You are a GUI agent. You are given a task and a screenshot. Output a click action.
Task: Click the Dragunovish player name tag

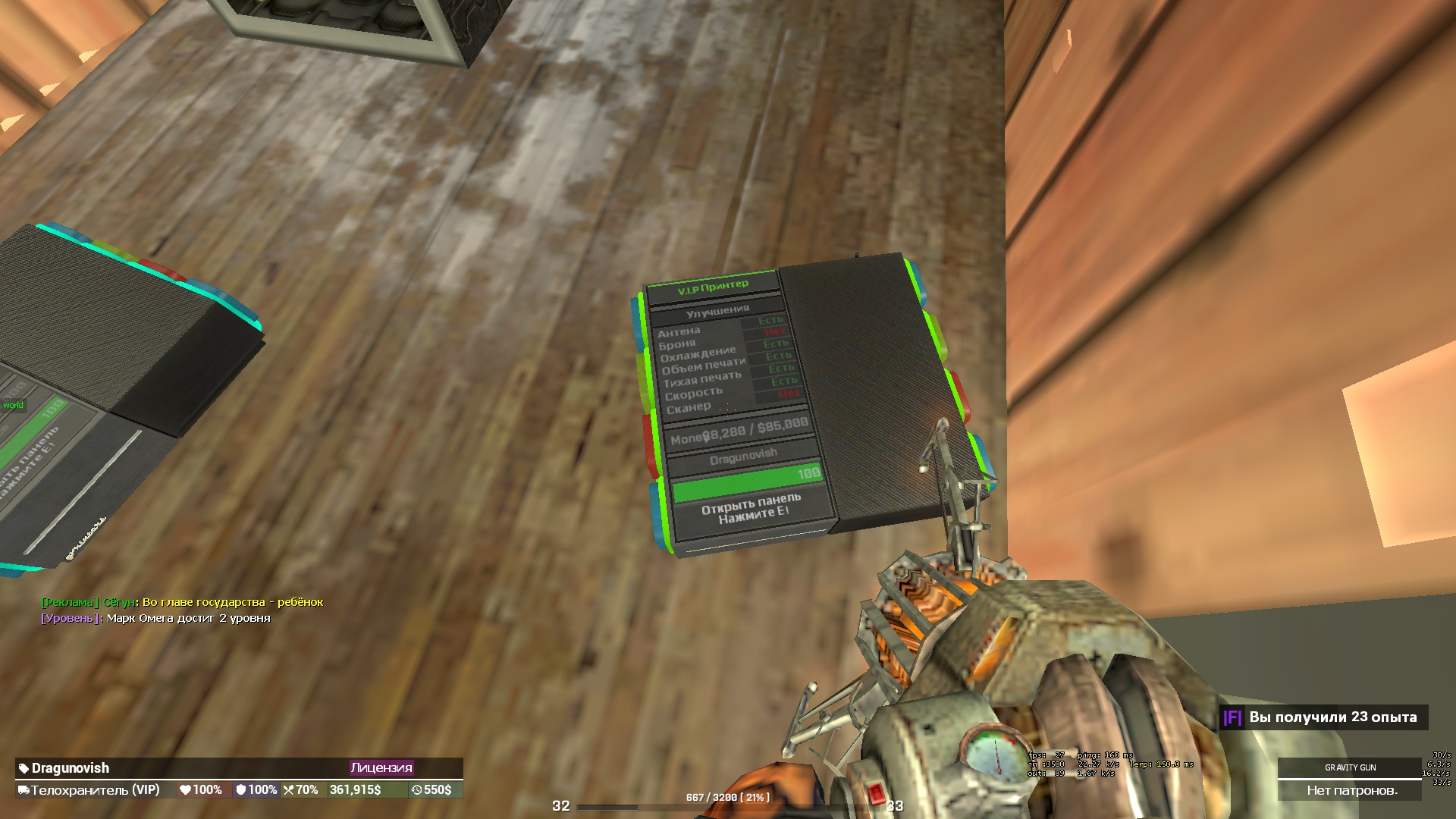click(x=70, y=768)
